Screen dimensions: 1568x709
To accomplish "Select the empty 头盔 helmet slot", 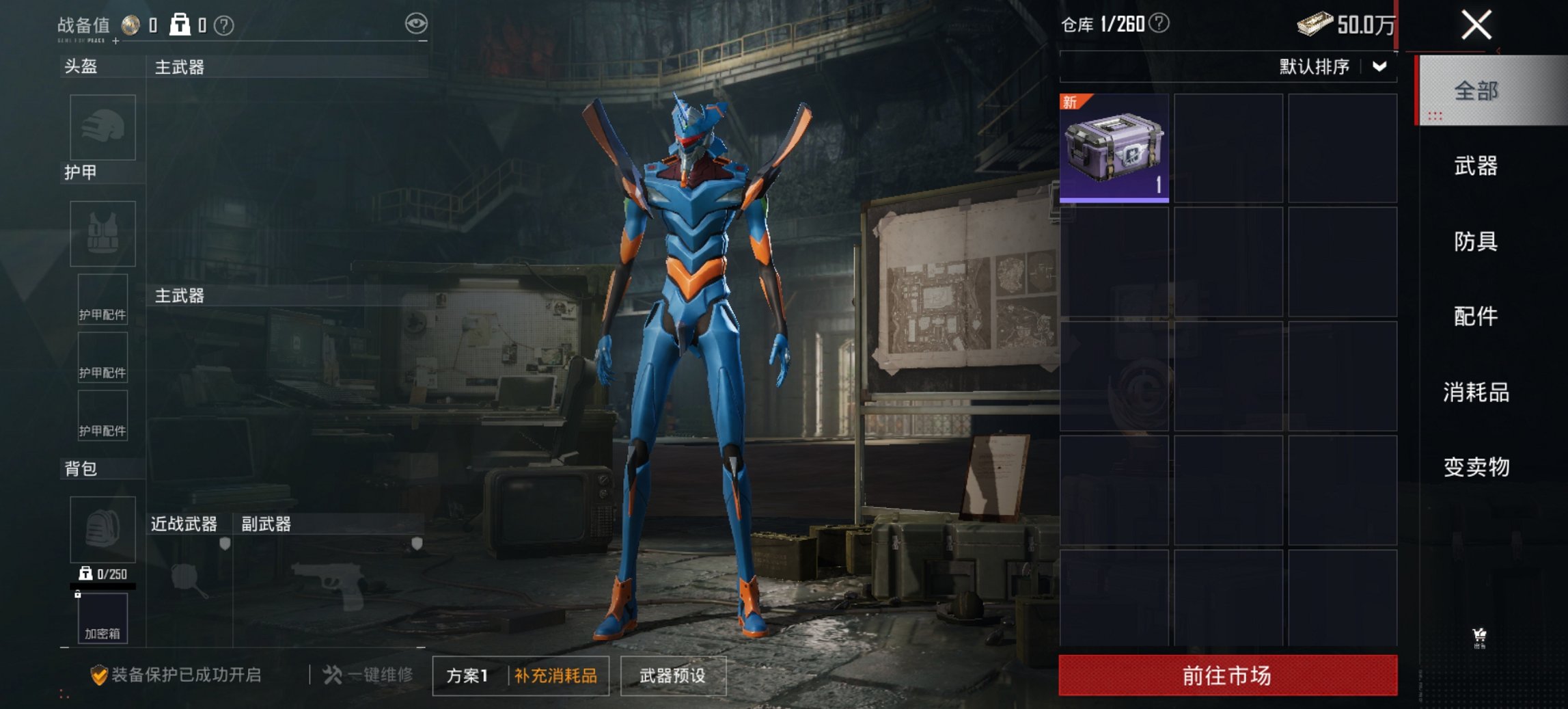I will (x=102, y=129).
